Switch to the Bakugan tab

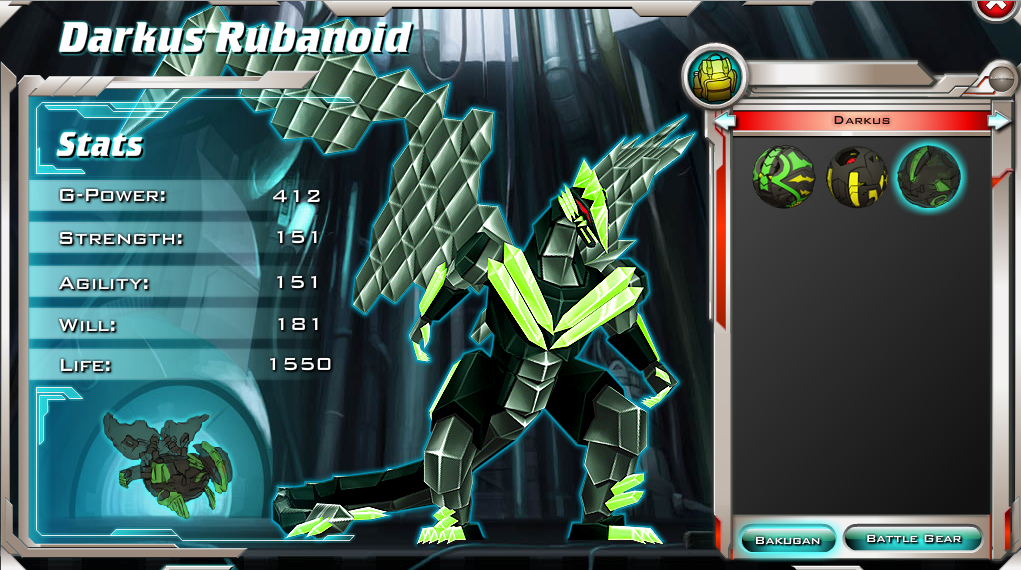[787, 539]
